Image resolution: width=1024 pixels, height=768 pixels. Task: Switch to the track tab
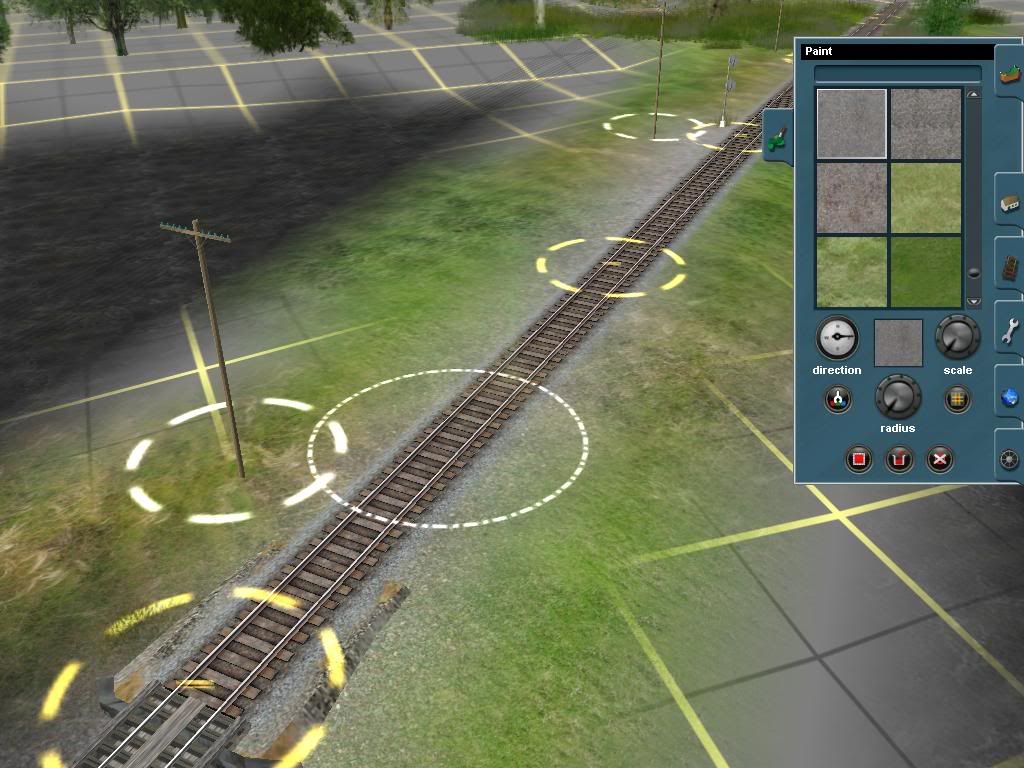click(x=1009, y=268)
